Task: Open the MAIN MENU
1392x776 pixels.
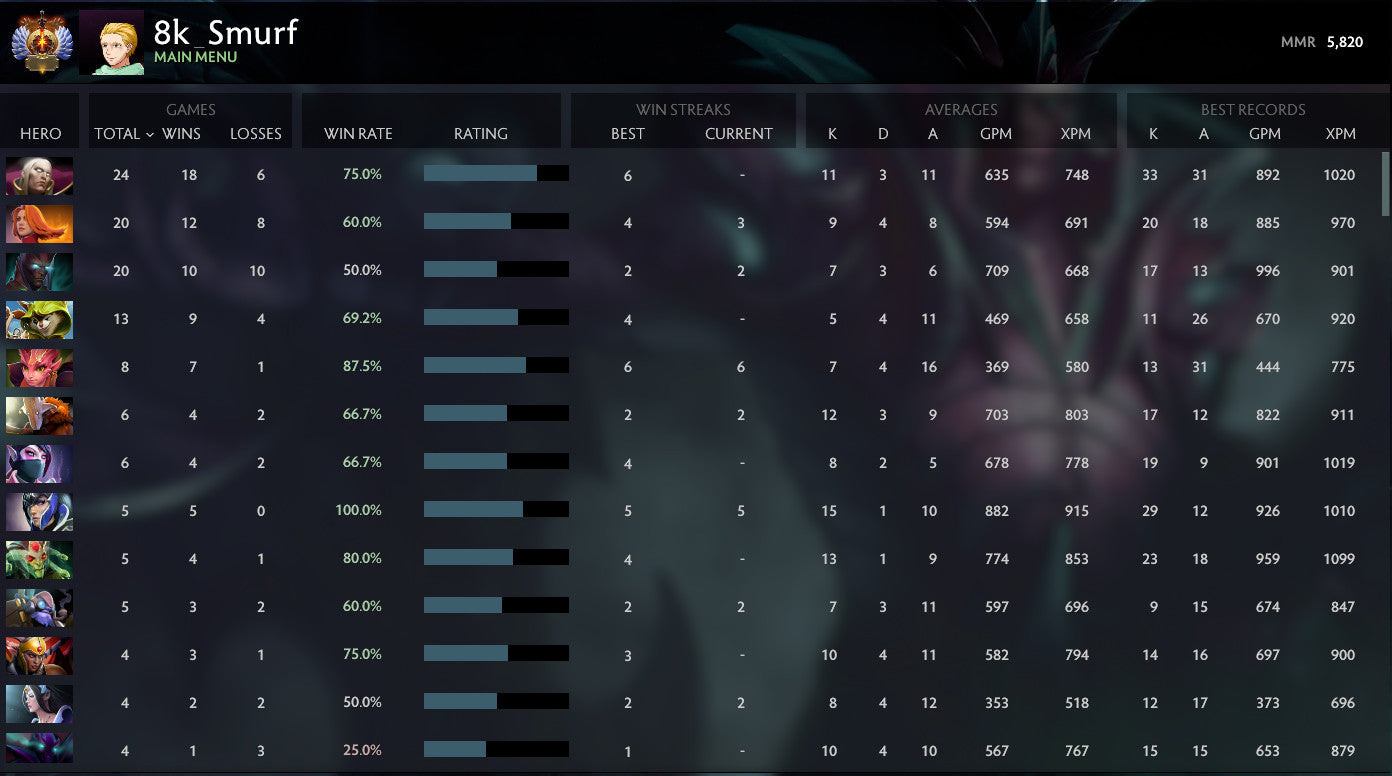Action: [196, 57]
